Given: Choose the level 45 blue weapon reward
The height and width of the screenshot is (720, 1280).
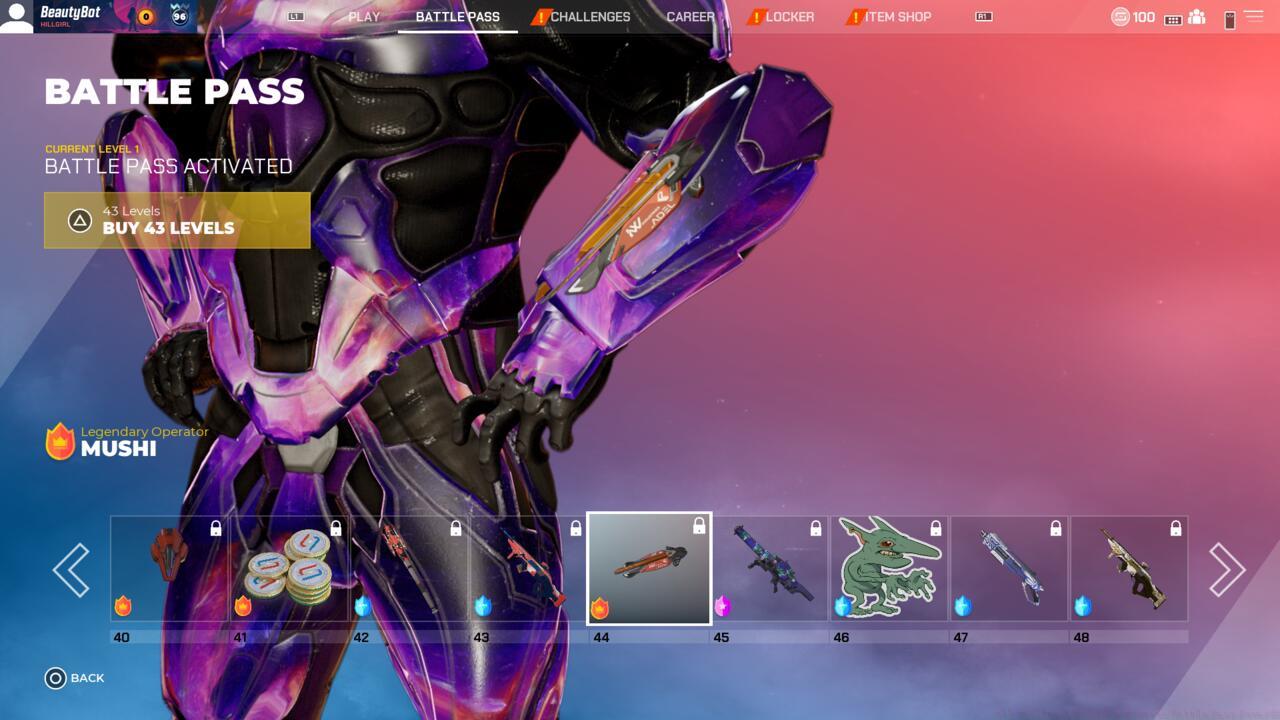Looking at the screenshot, I should pos(769,569).
